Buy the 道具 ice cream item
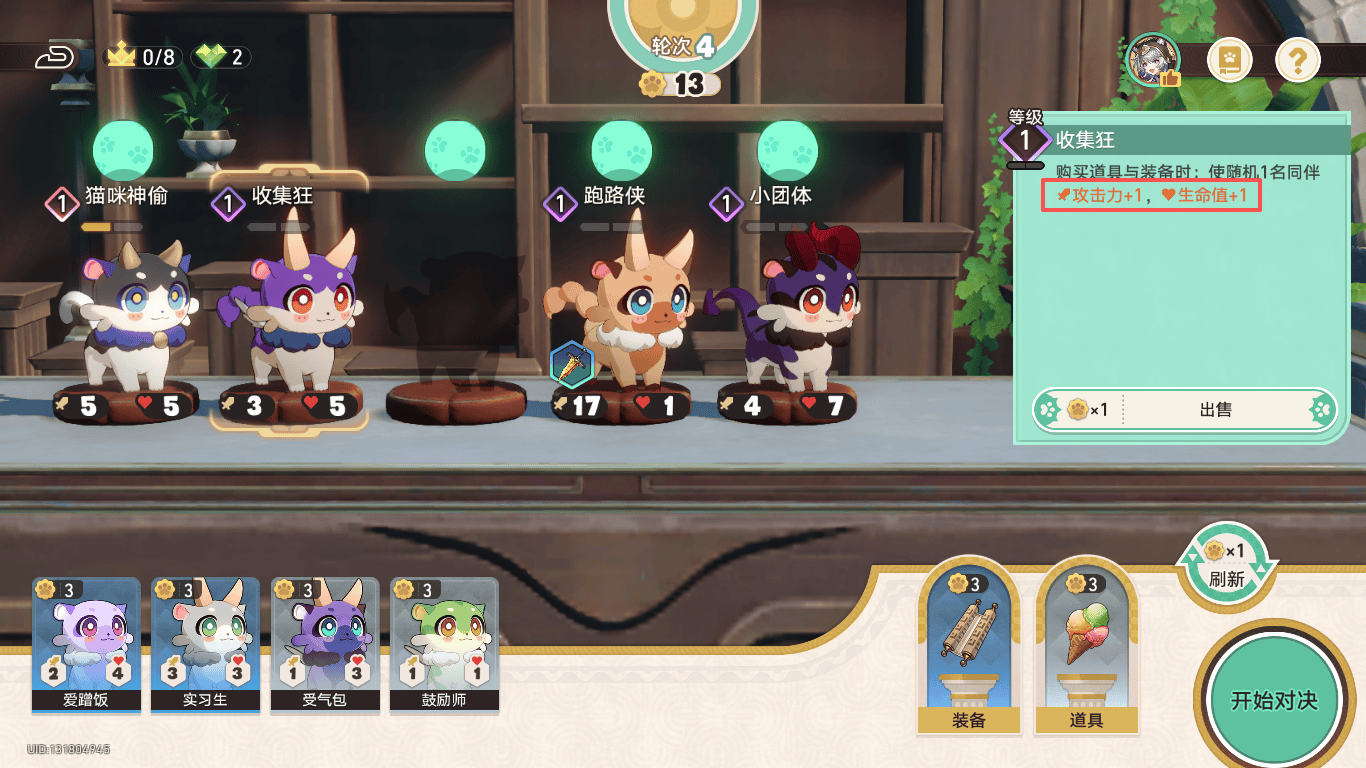 tap(1085, 647)
